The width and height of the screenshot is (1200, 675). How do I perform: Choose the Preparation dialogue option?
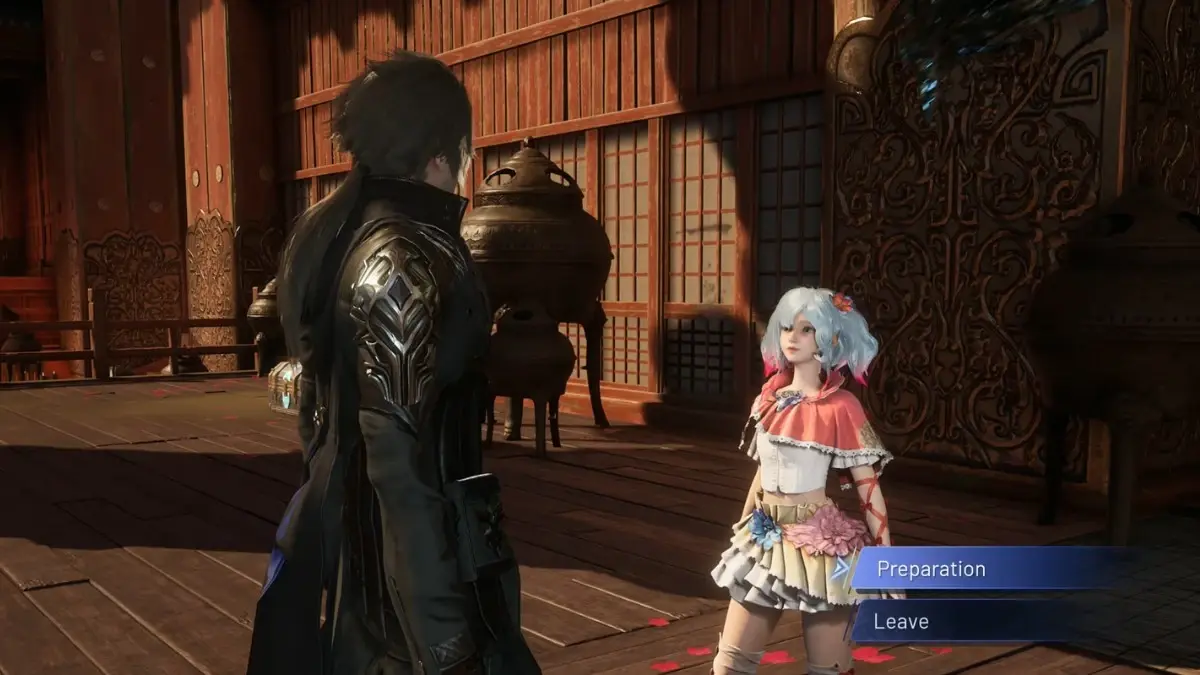click(x=930, y=569)
